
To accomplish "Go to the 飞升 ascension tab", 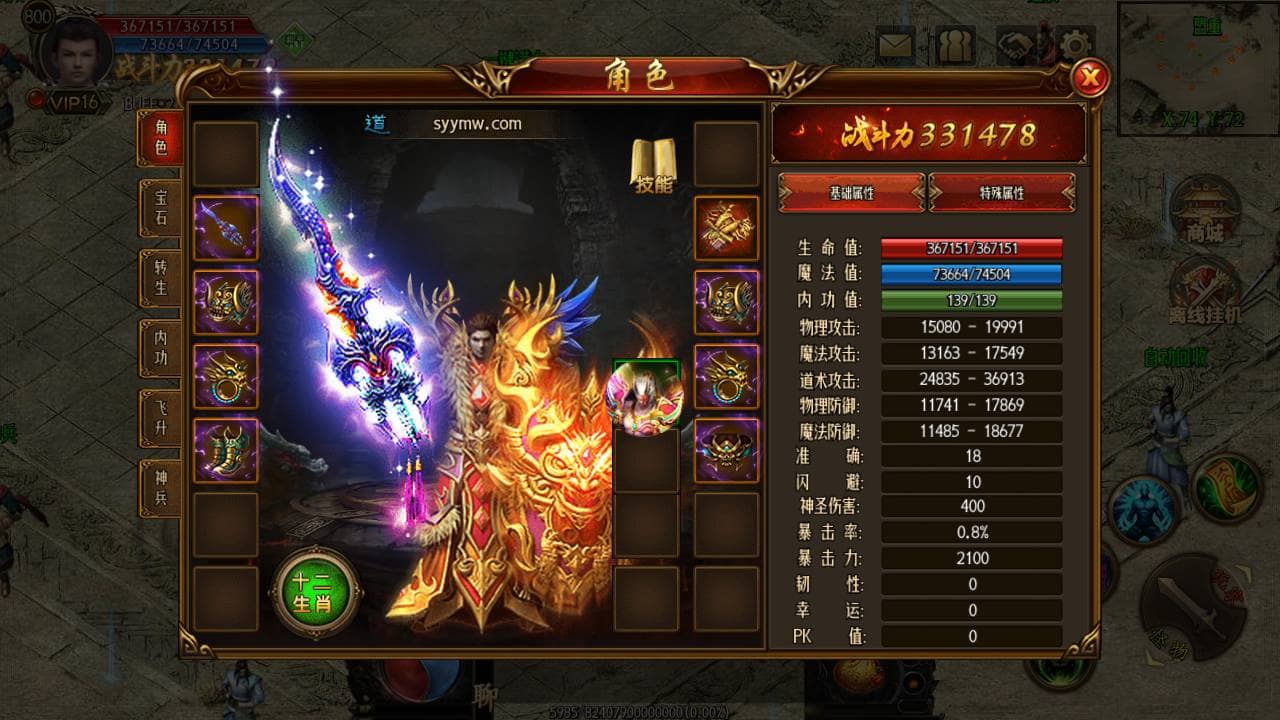I will (160, 417).
